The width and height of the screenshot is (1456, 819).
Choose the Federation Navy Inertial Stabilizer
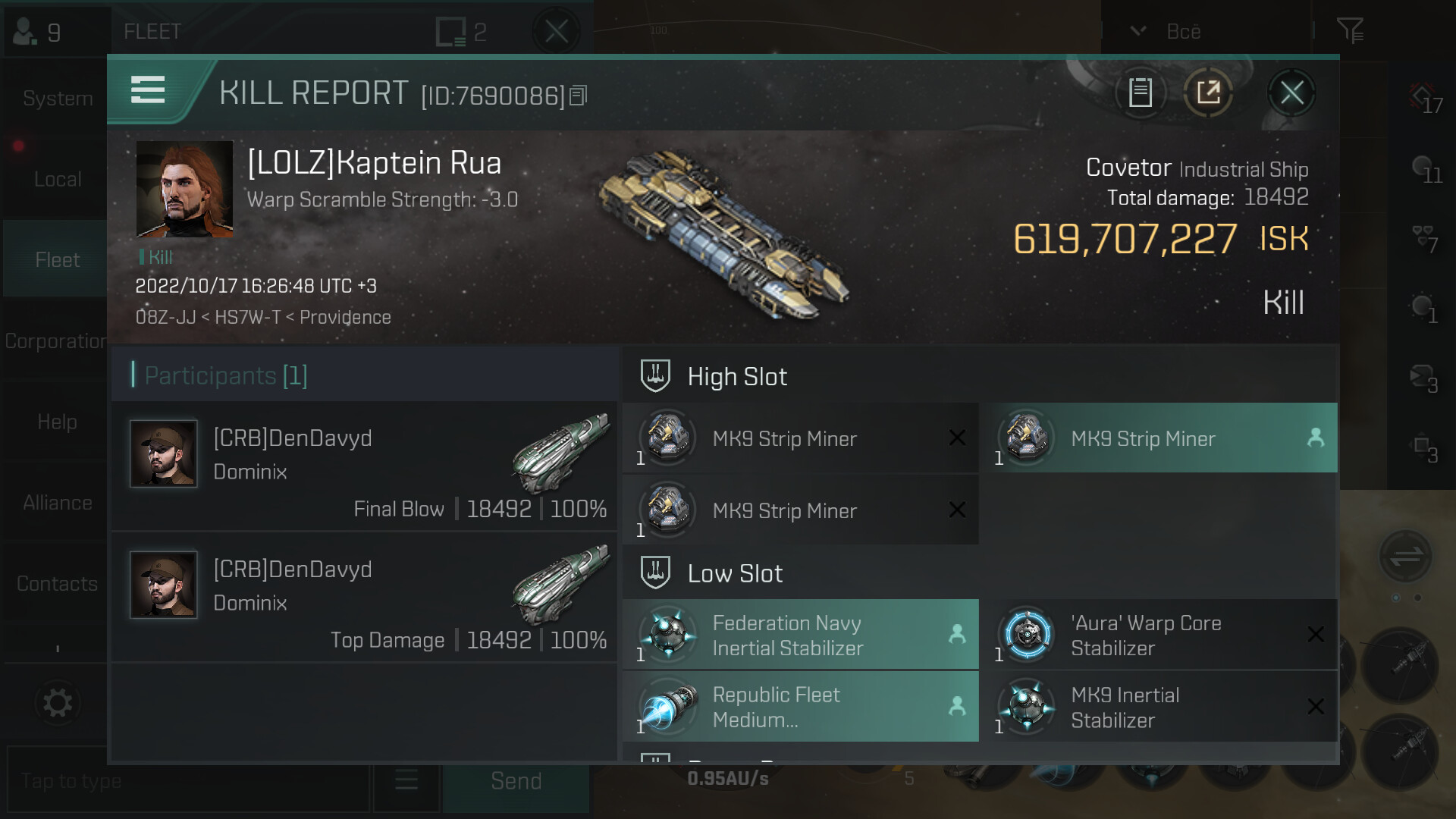point(800,635)
